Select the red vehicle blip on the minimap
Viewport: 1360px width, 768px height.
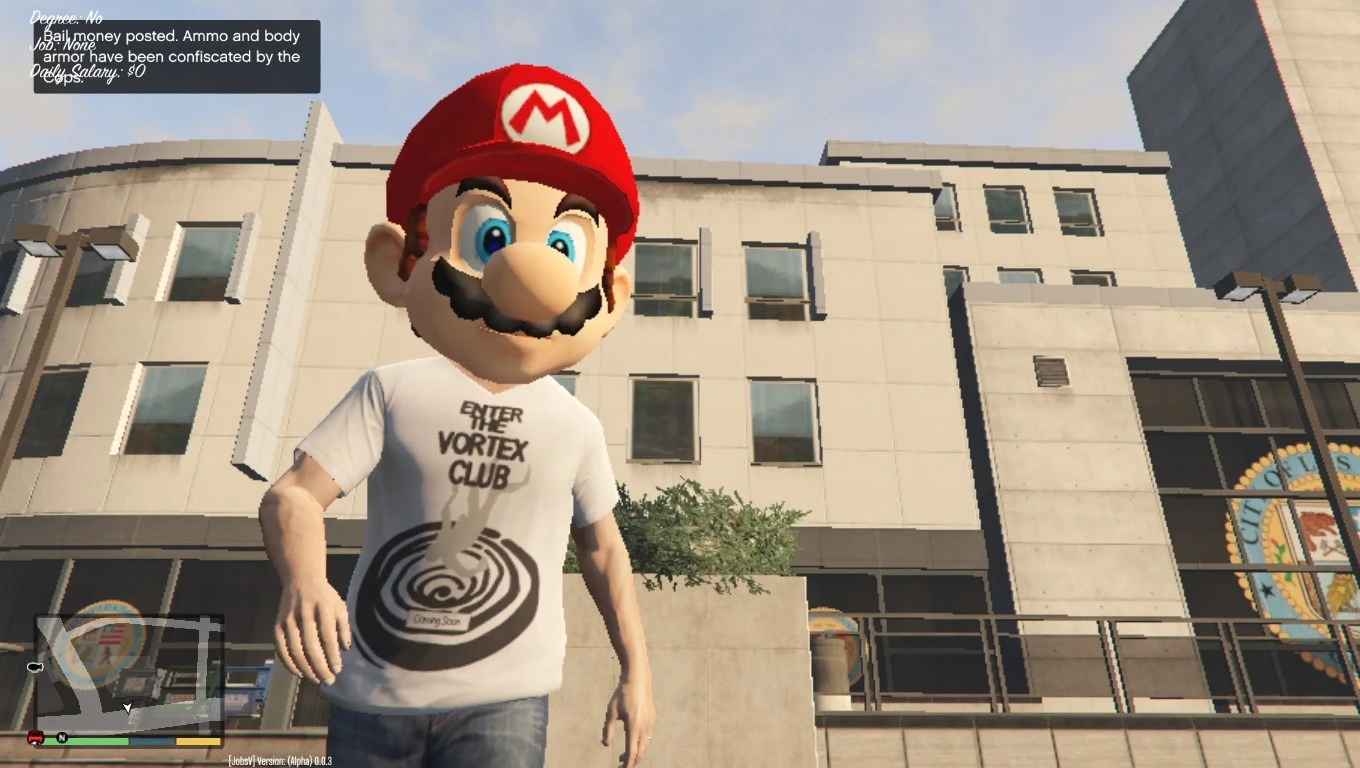coord(34,739)
